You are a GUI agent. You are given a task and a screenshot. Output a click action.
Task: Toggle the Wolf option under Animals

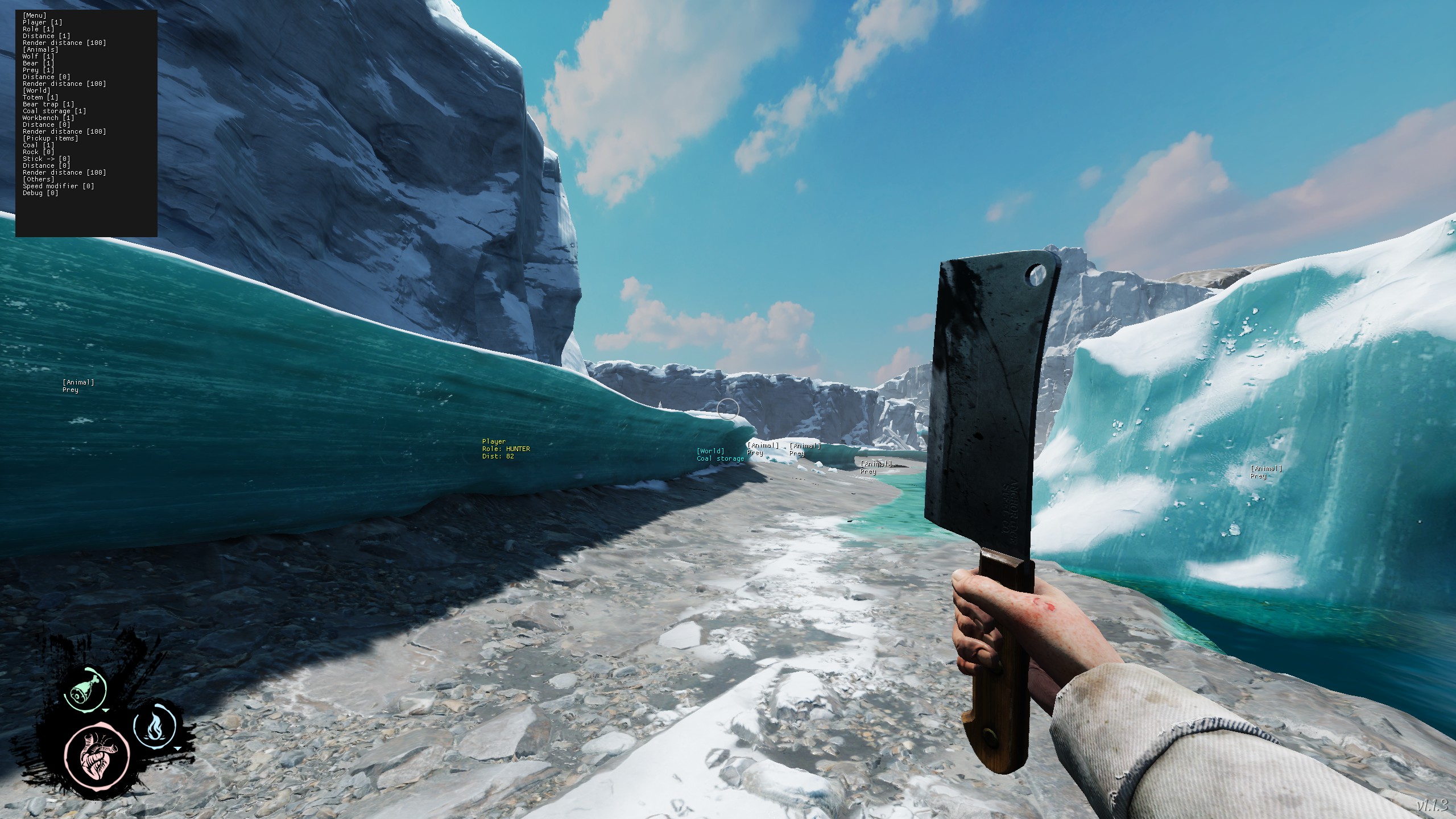[39, 56]
